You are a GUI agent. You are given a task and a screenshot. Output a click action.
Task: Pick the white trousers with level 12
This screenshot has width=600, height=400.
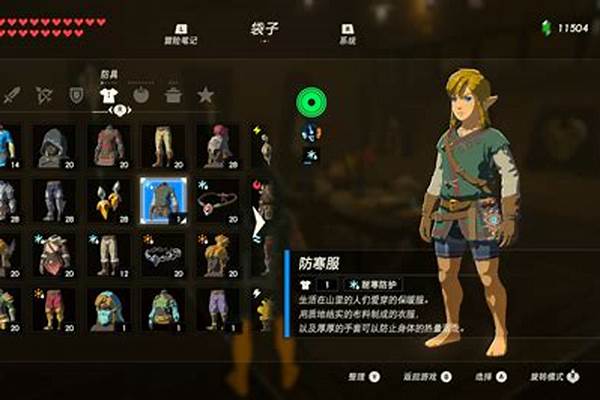(x=107, y=254)
